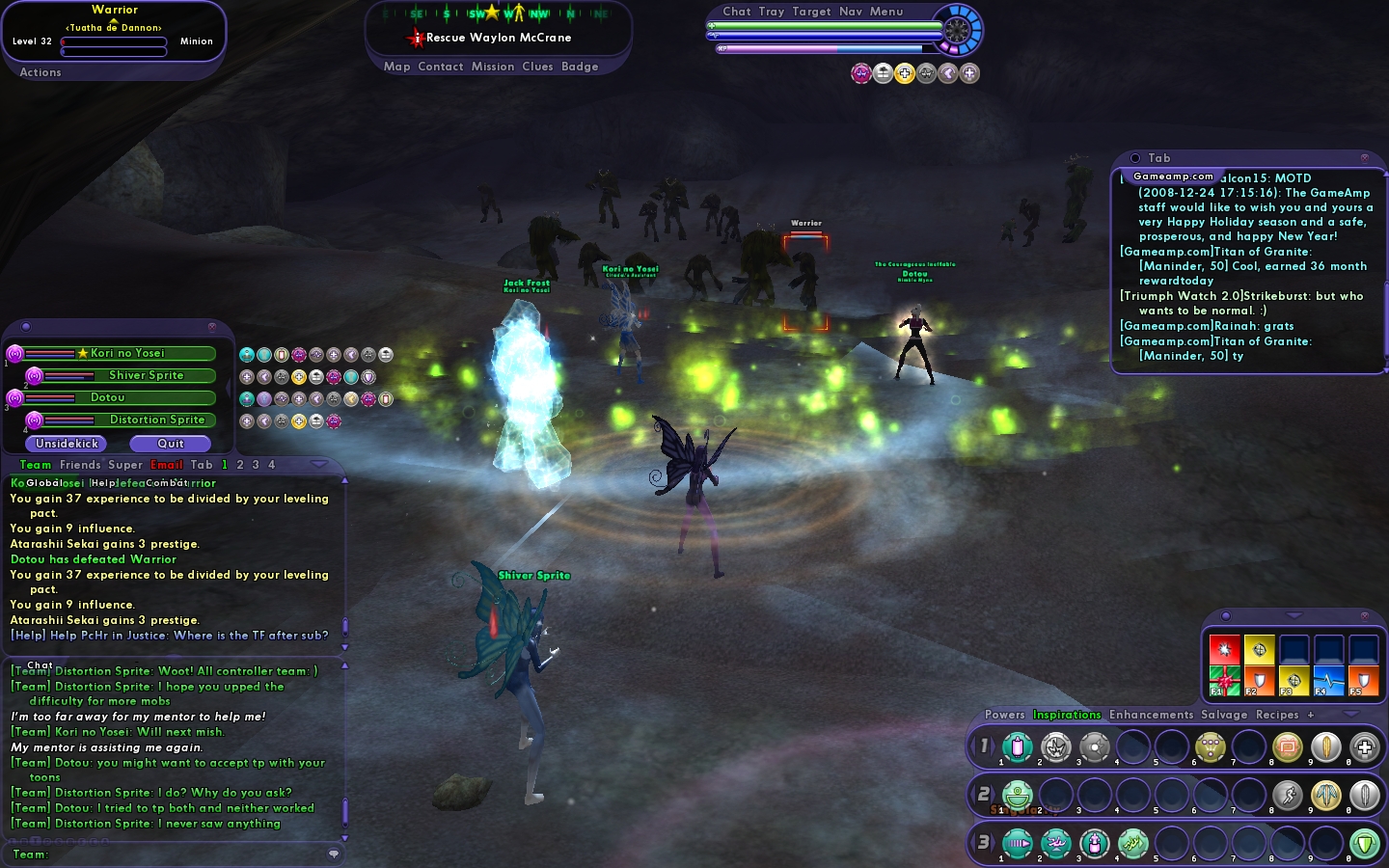Viewport: 1389px width, 868px height.
Task: Open the Powers list
Action: (1004, 715)
